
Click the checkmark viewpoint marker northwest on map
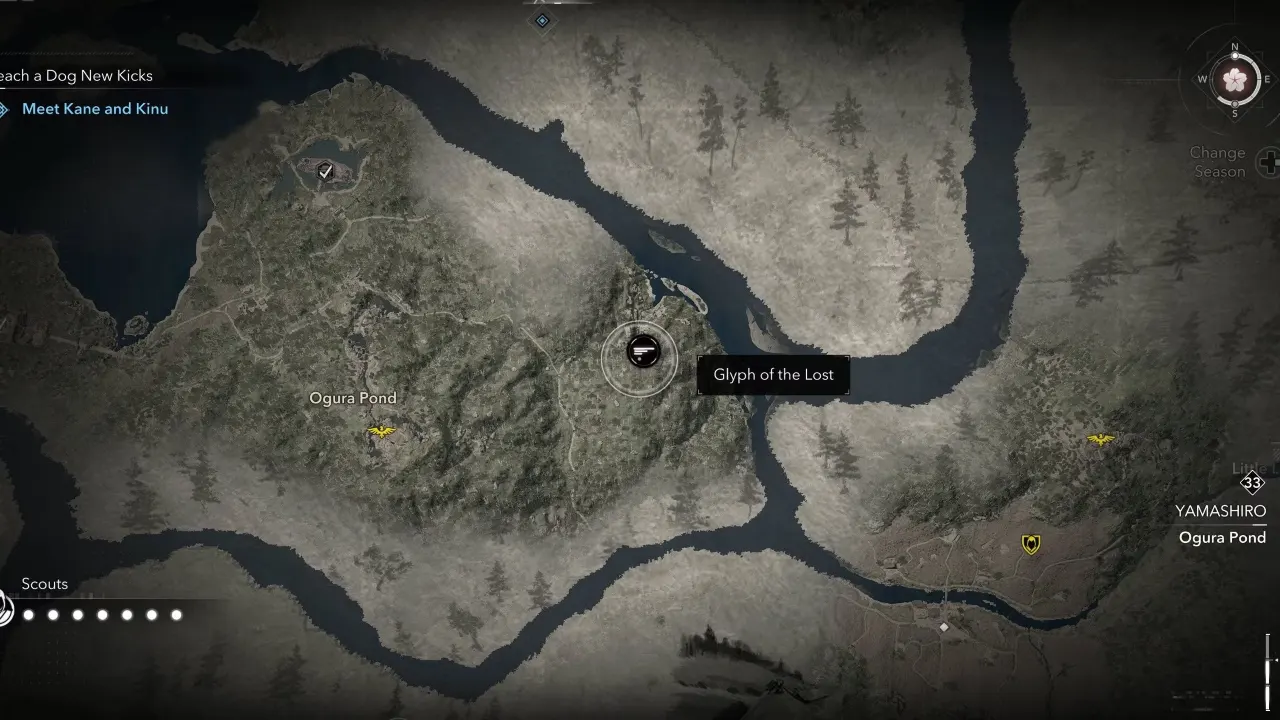323,171
